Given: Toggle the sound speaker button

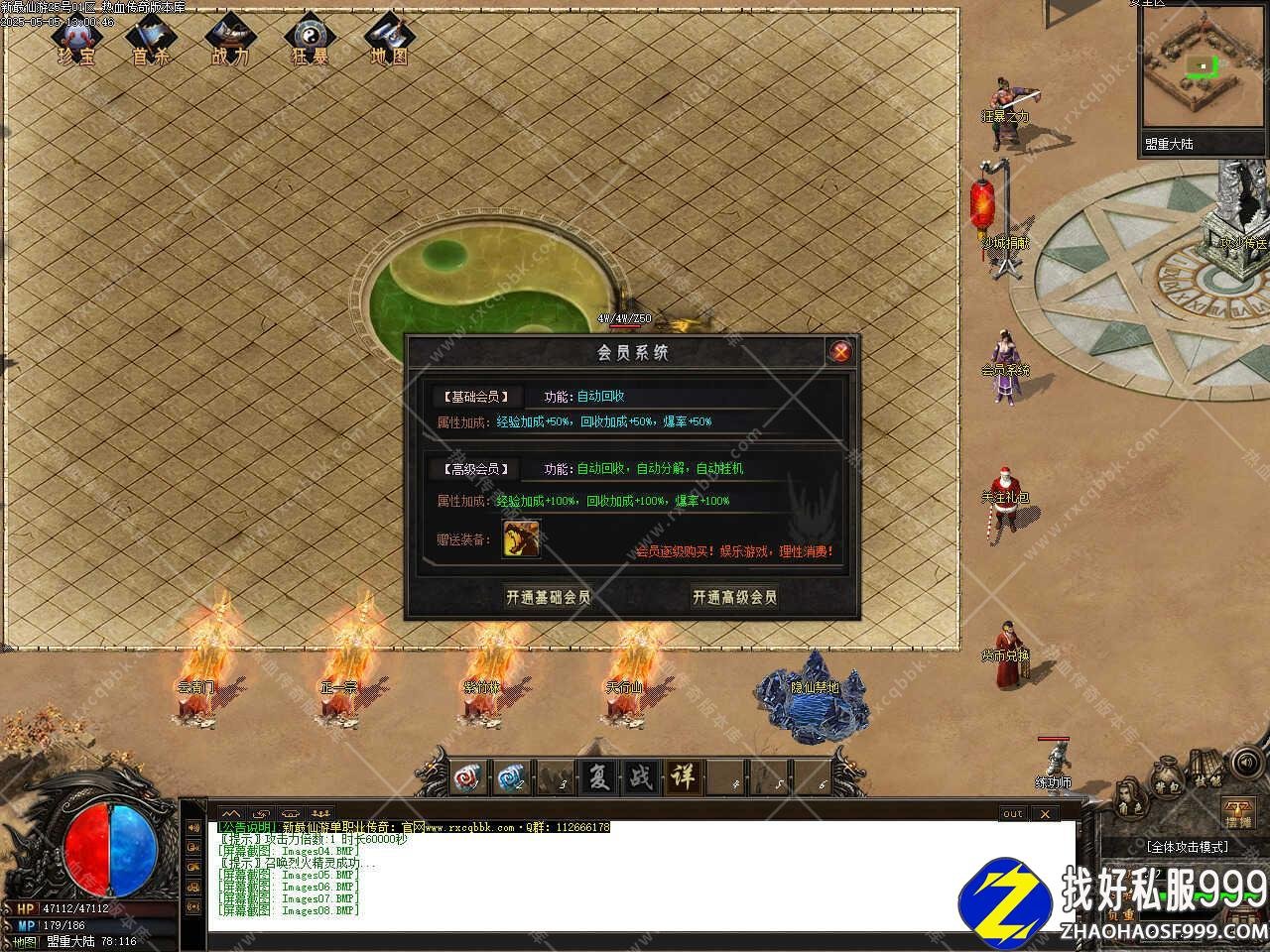Looking at the screenshot, I should click(1245, 763).
